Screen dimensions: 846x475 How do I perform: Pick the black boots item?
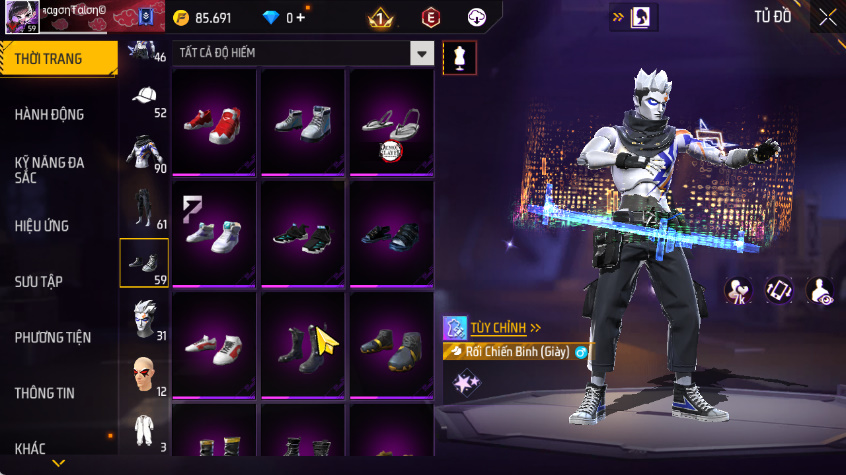(x=302, y=345)
